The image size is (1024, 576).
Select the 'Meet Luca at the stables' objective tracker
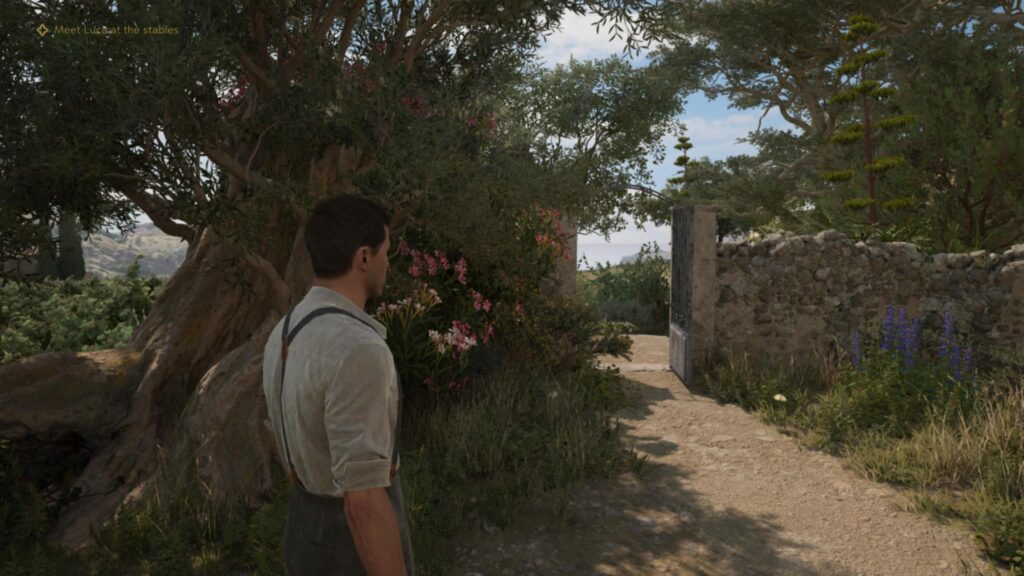[x=108, y=30]
